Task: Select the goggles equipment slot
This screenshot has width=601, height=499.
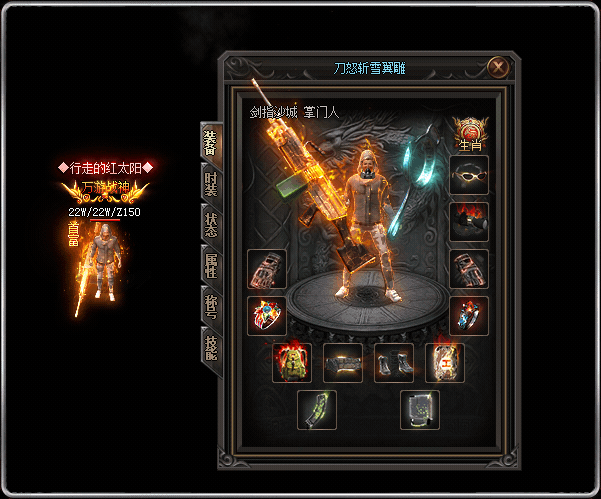Action: [469, 176]
